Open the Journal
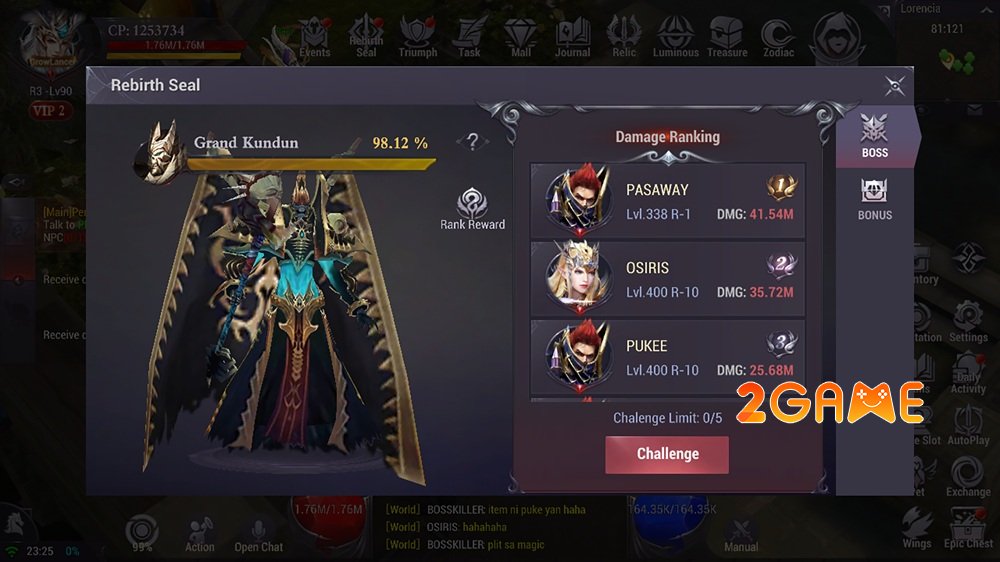 [x=573, y=37]
